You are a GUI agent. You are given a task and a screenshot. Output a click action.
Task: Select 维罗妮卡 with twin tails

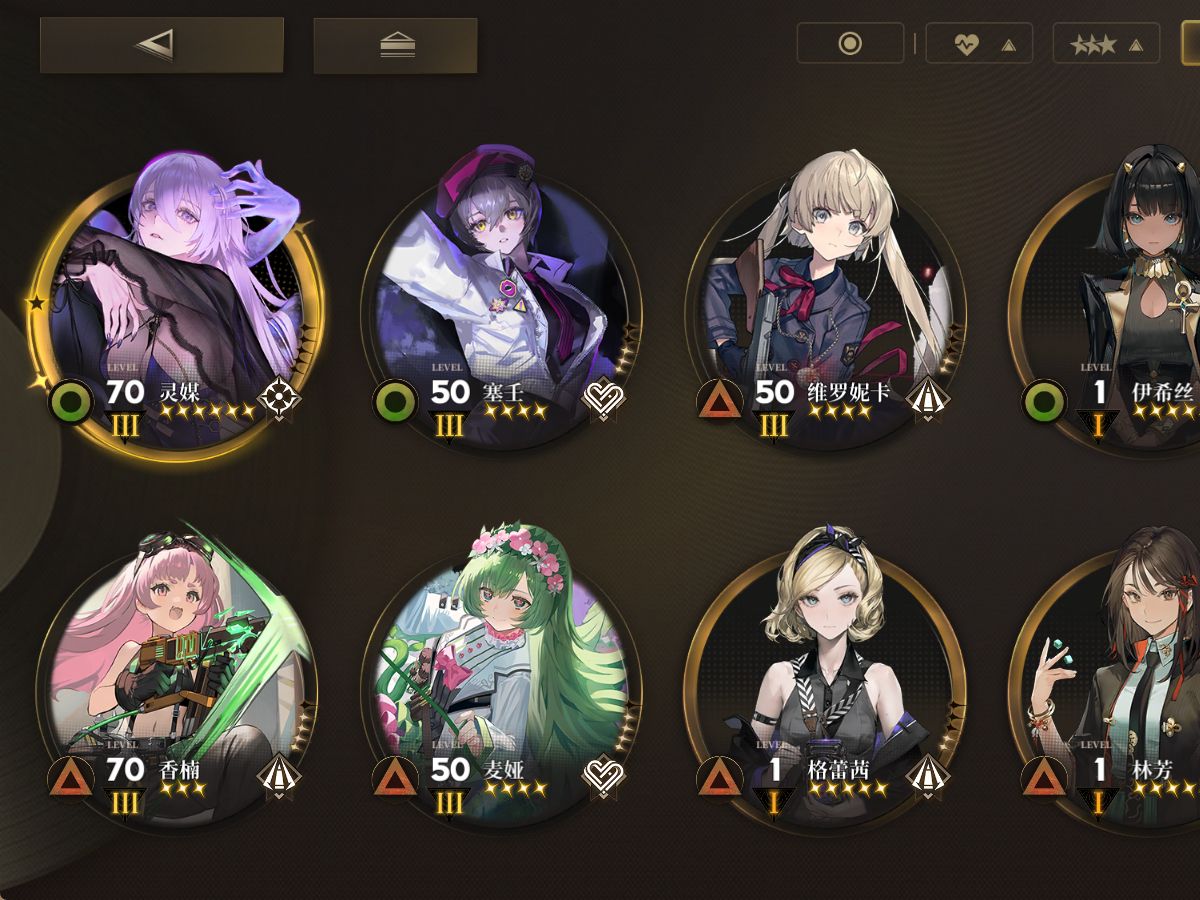point(827,300)
